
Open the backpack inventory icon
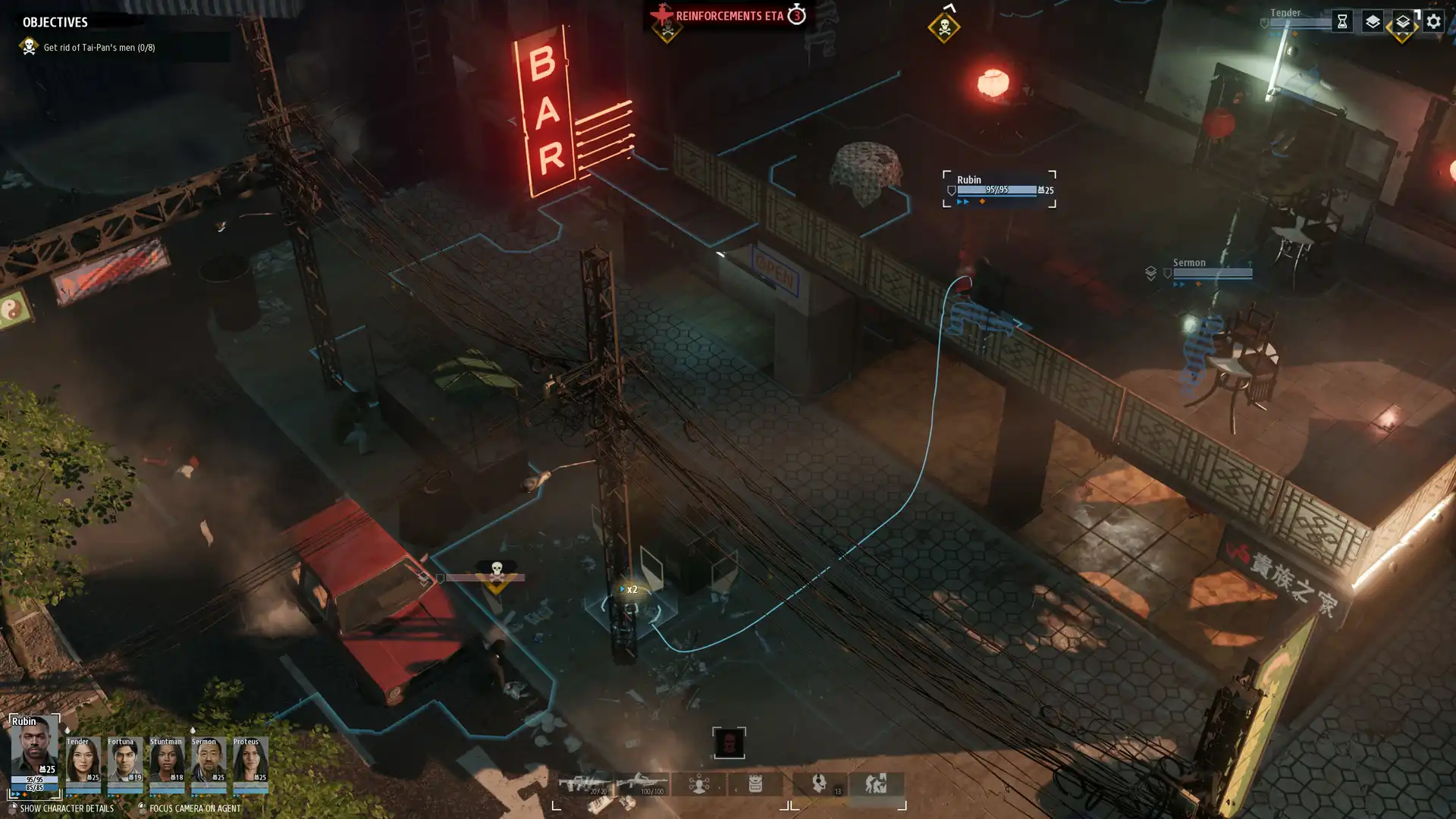pyautogui.click(x=756, y=783)
